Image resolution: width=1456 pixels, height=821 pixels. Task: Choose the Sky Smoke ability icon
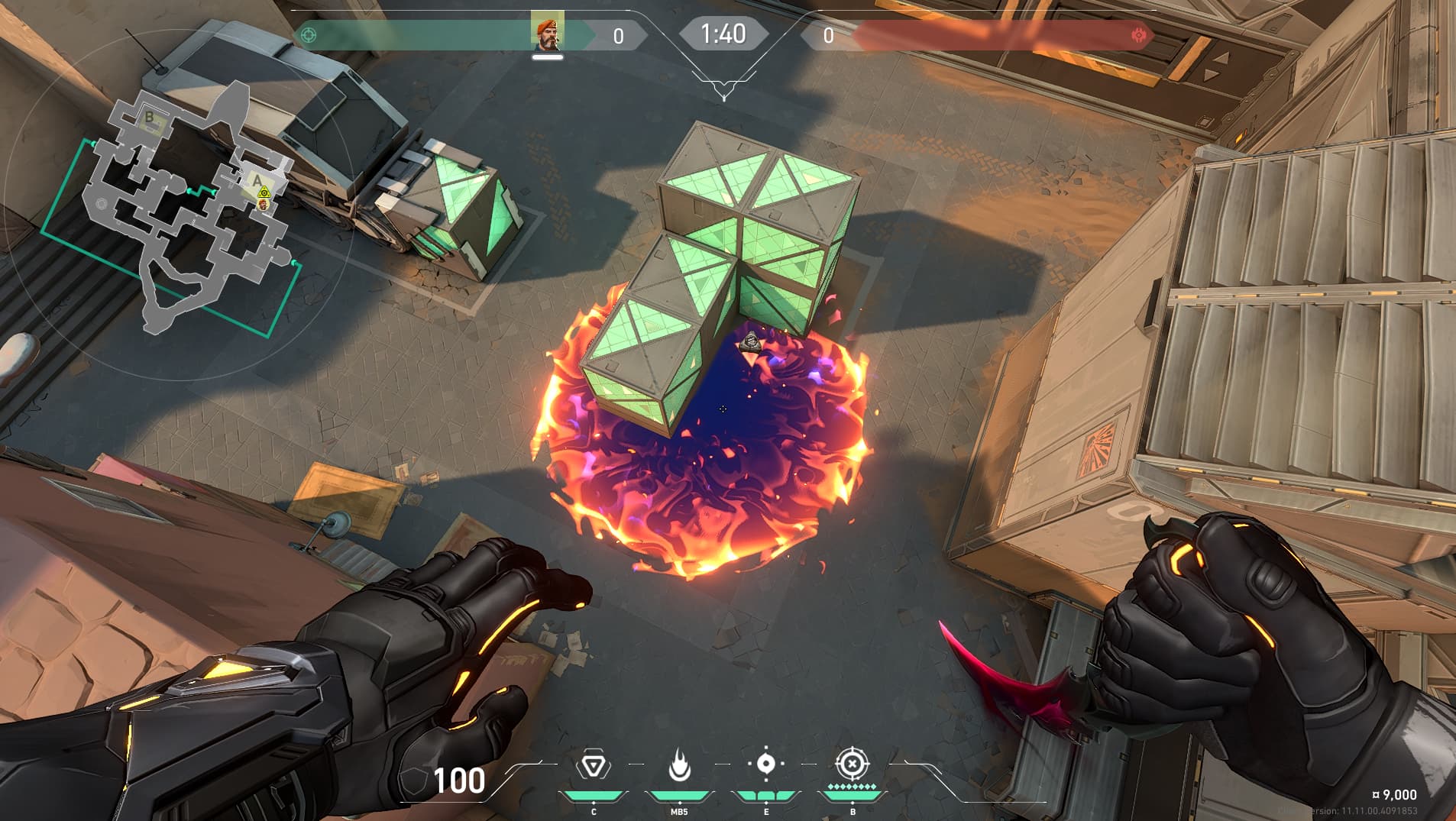pyautogui.click(x=766, y=764)
